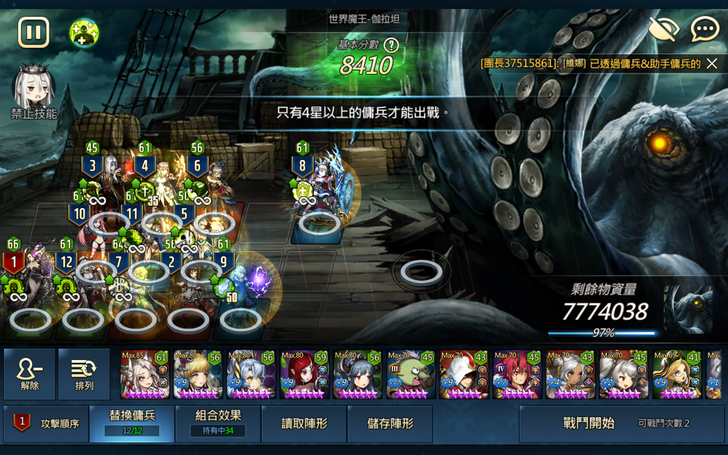Select the 禁止技能 boss portrait
The width and height of the screenshot is (728, 455).
click(32, 92)
